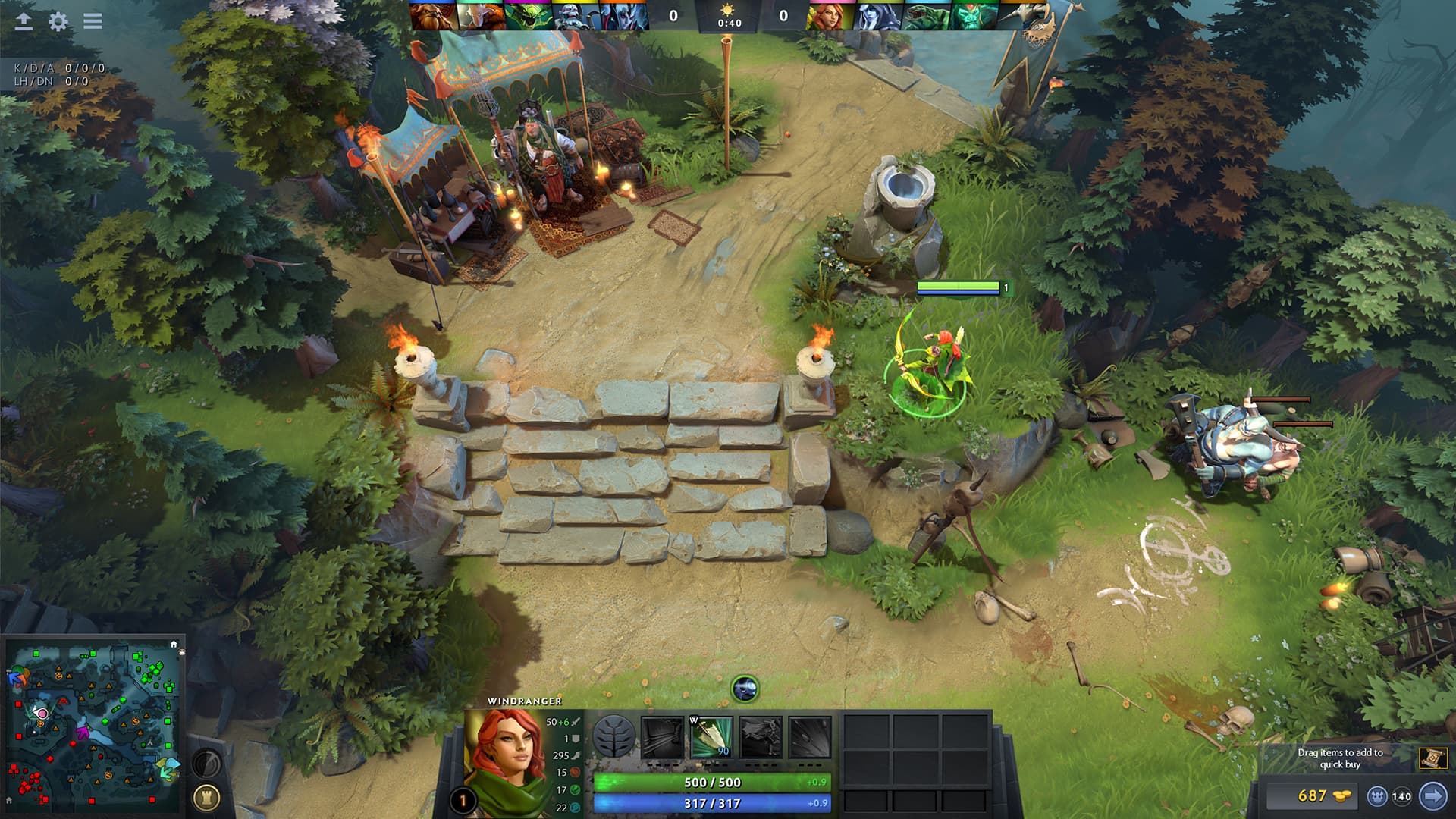Click the Focus Fire ultimate ability icon
The height and width of the screenshot is (819, 1456).
(810, 736)
